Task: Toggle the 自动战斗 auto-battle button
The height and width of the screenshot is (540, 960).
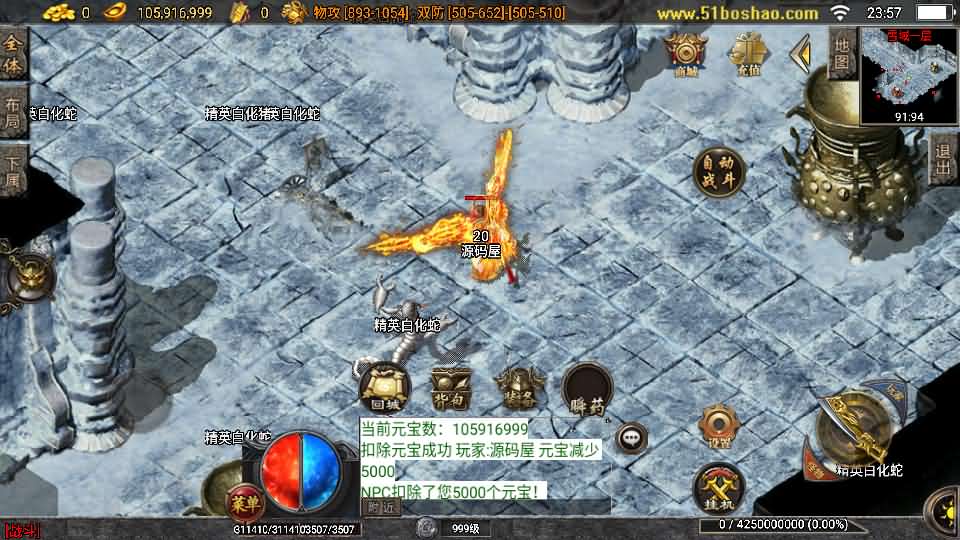Action: tap(720, 172)
